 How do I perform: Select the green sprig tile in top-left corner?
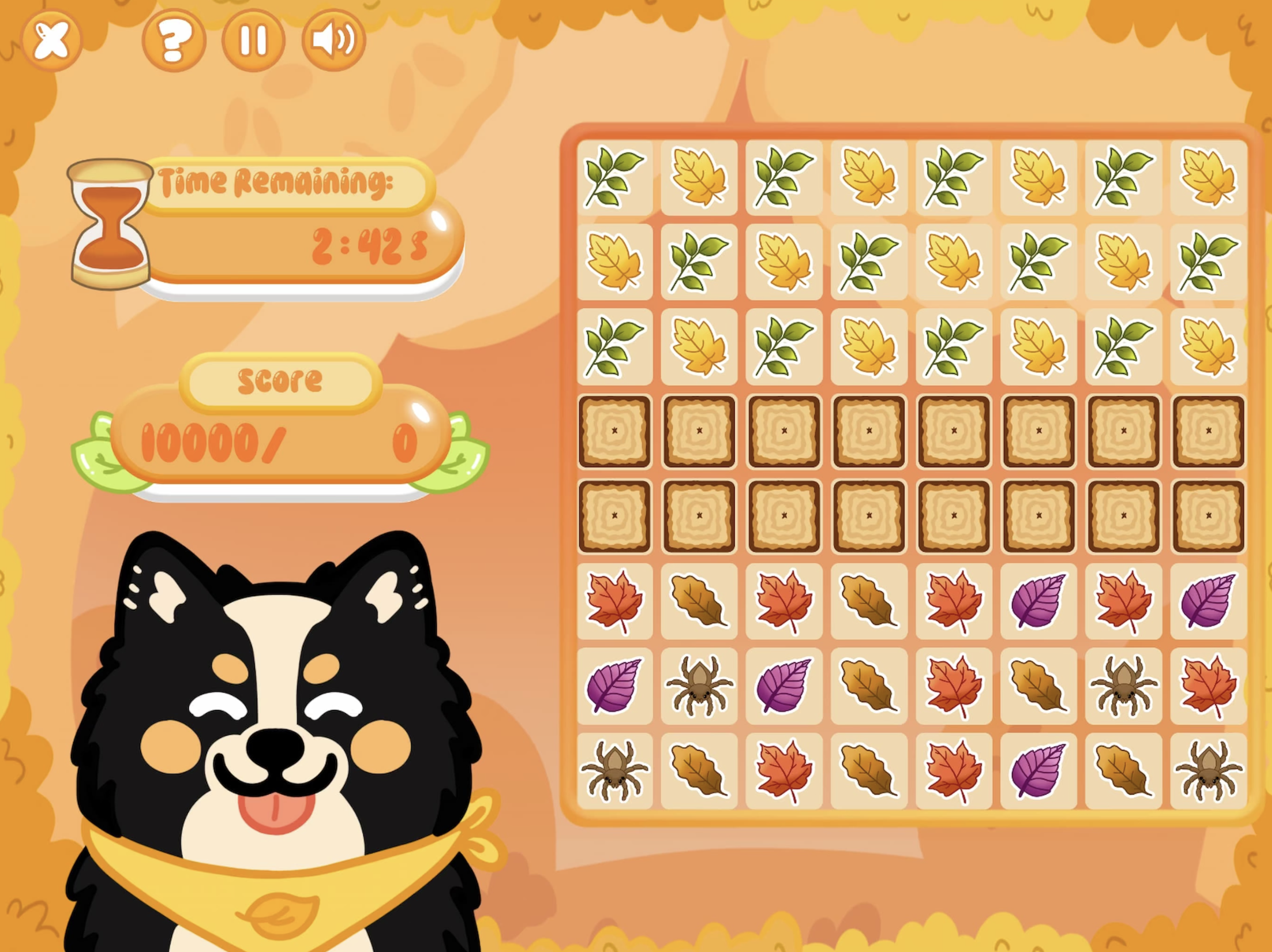(615, 178)
